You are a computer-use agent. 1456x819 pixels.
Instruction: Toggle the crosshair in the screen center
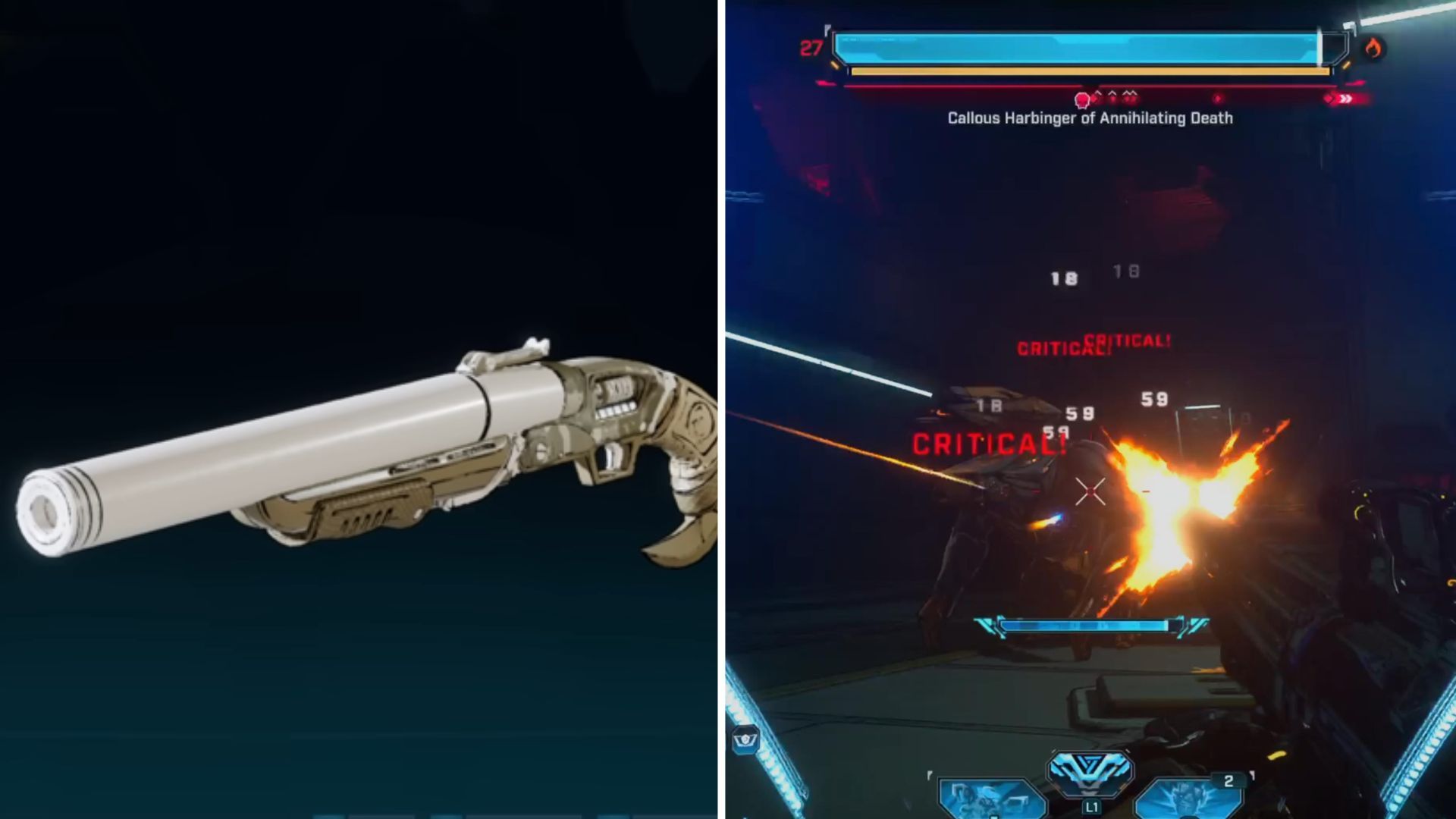(x=1090, y=493)
